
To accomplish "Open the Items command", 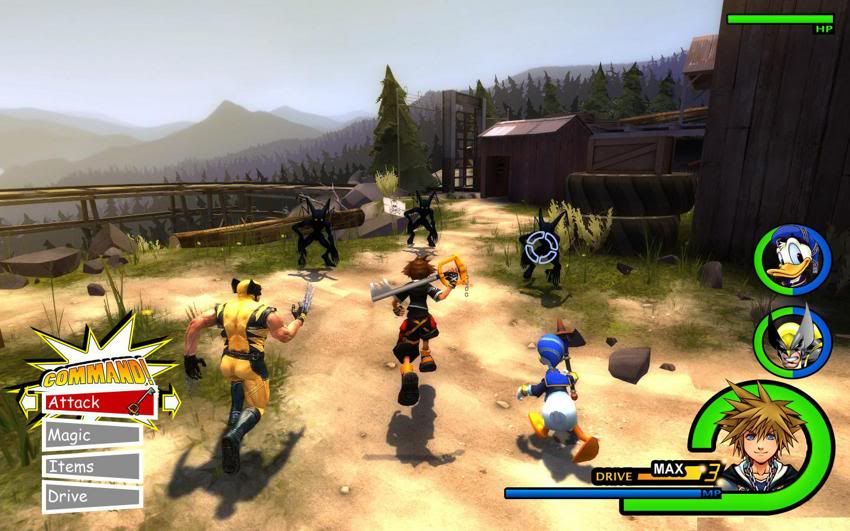I will (91, 466).
